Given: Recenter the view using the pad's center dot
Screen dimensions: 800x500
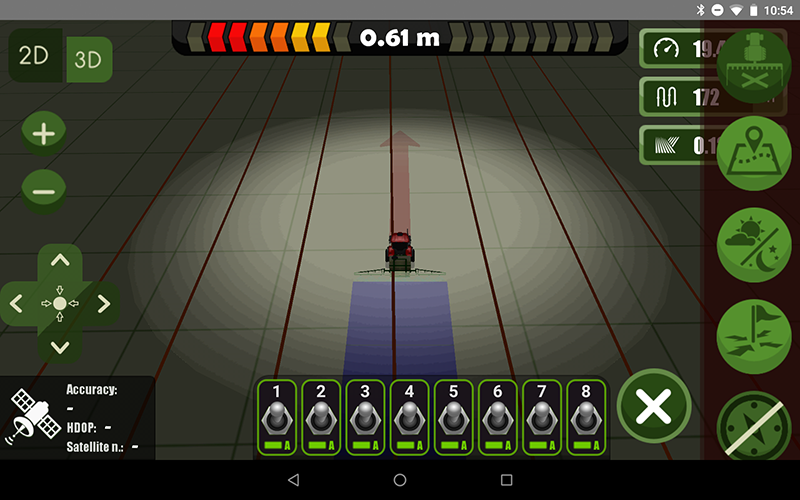Looking at the screenshot, I should coord(60,302).
